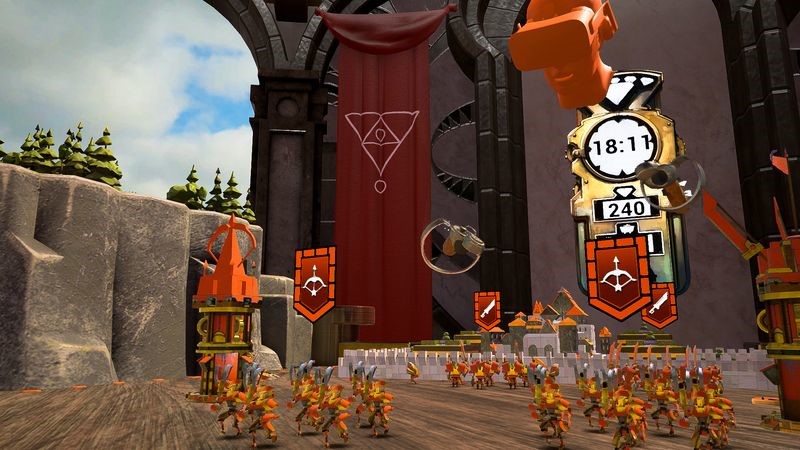Select the sword banner beside the large archer banner

(x=663, y=304)
